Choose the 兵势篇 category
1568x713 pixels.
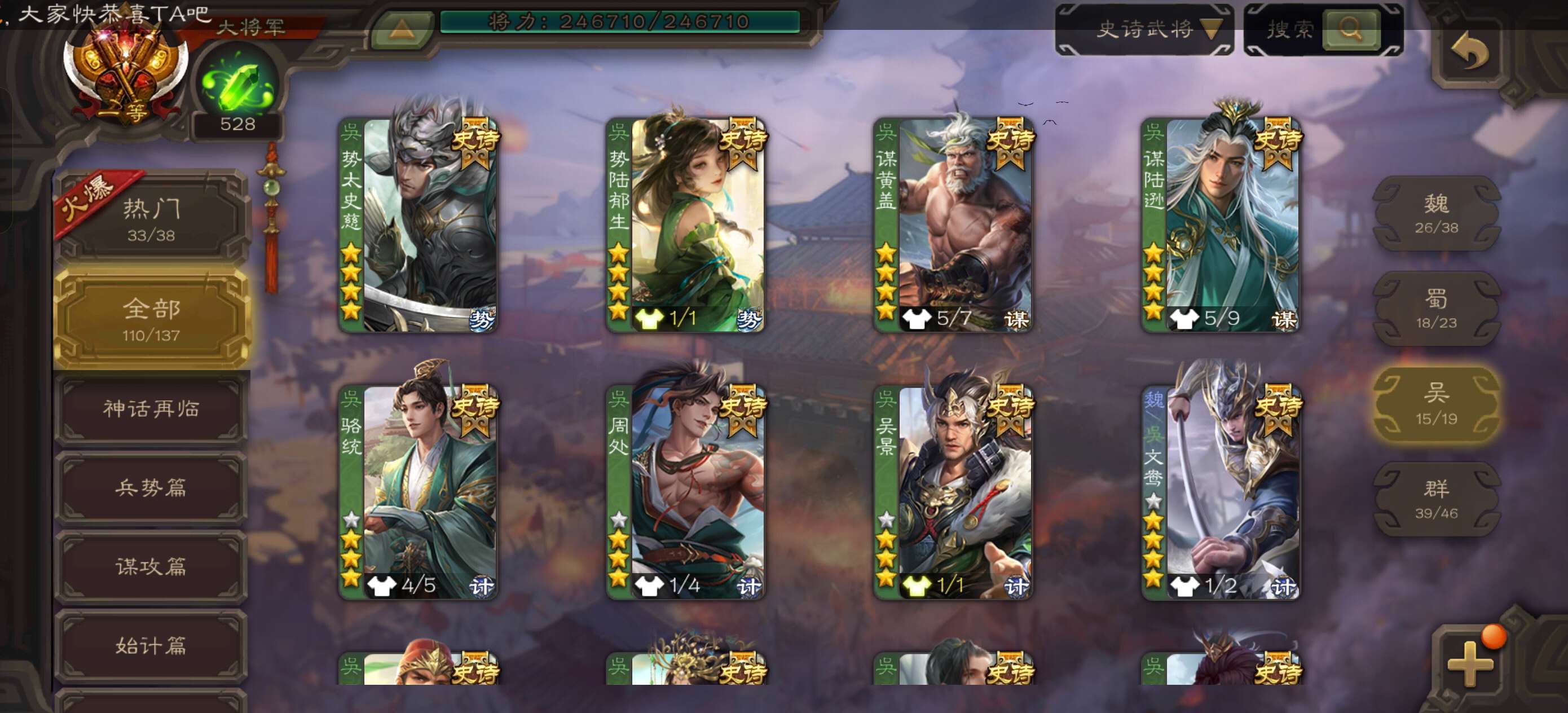(151, 488)
